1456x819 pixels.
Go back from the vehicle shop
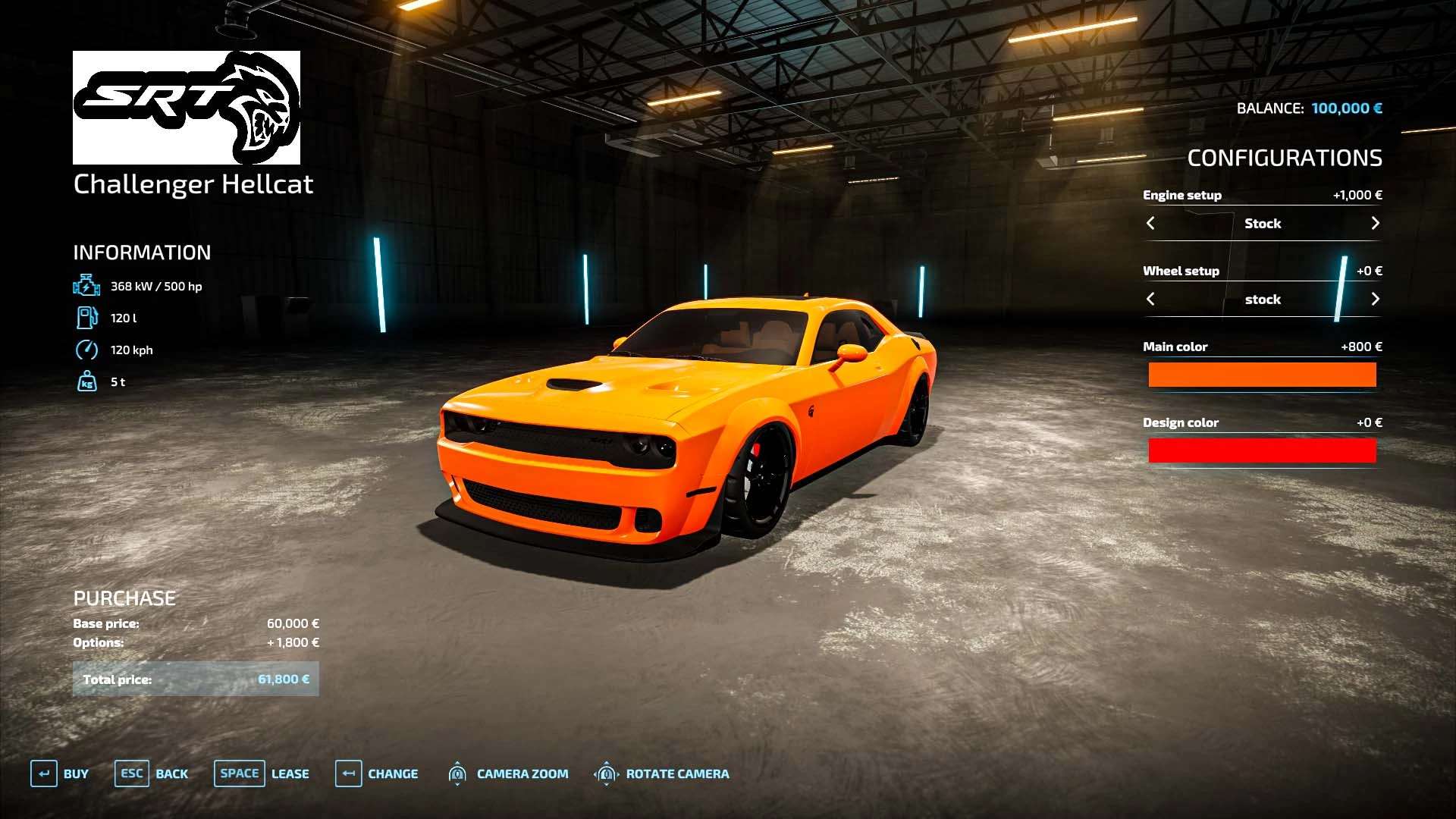(x=151, y=773)
